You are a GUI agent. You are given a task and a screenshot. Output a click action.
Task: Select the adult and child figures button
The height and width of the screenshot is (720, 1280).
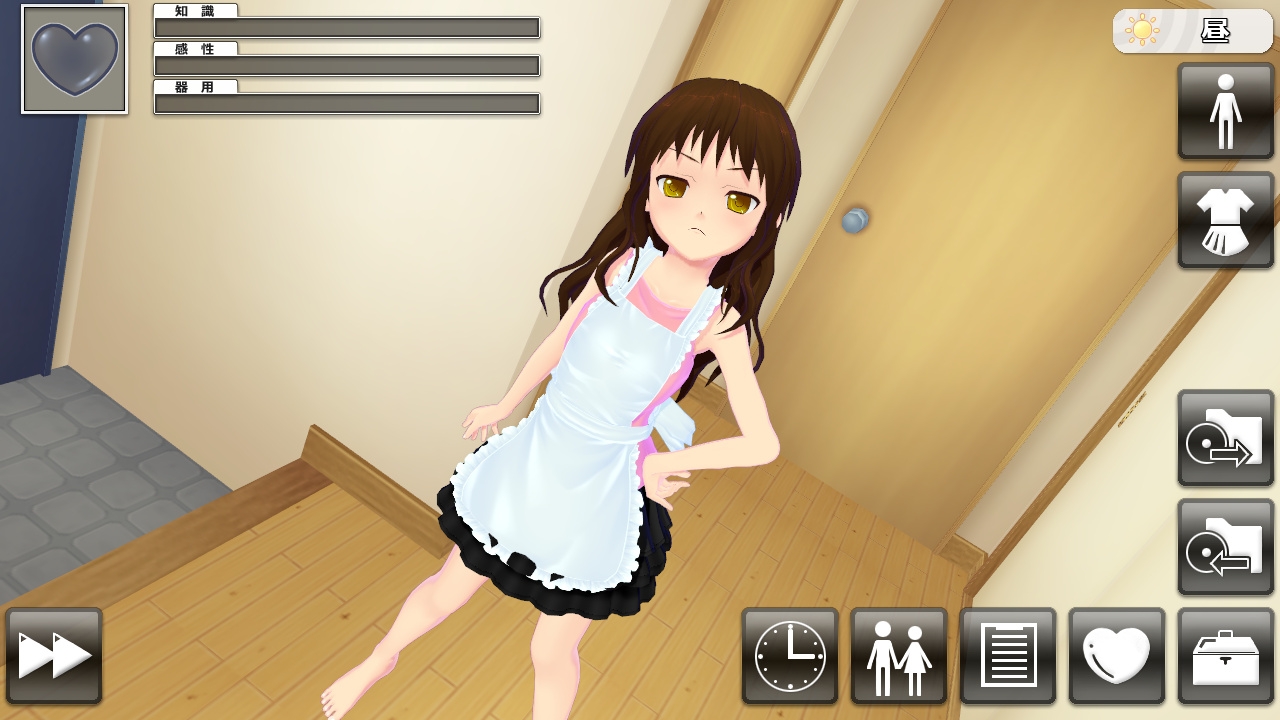pos(899,656)
